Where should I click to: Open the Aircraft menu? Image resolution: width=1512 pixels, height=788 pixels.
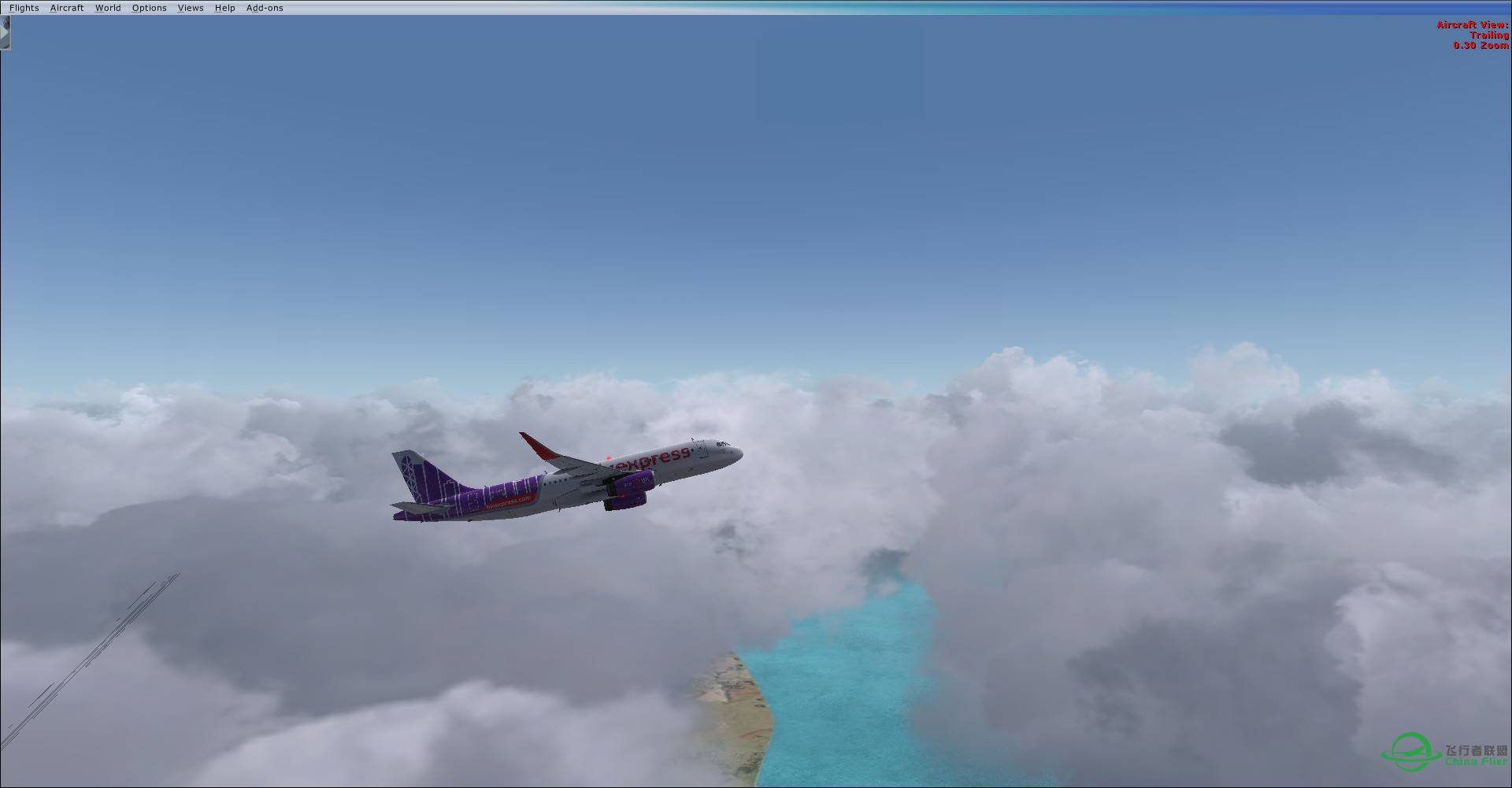point(66,7)
